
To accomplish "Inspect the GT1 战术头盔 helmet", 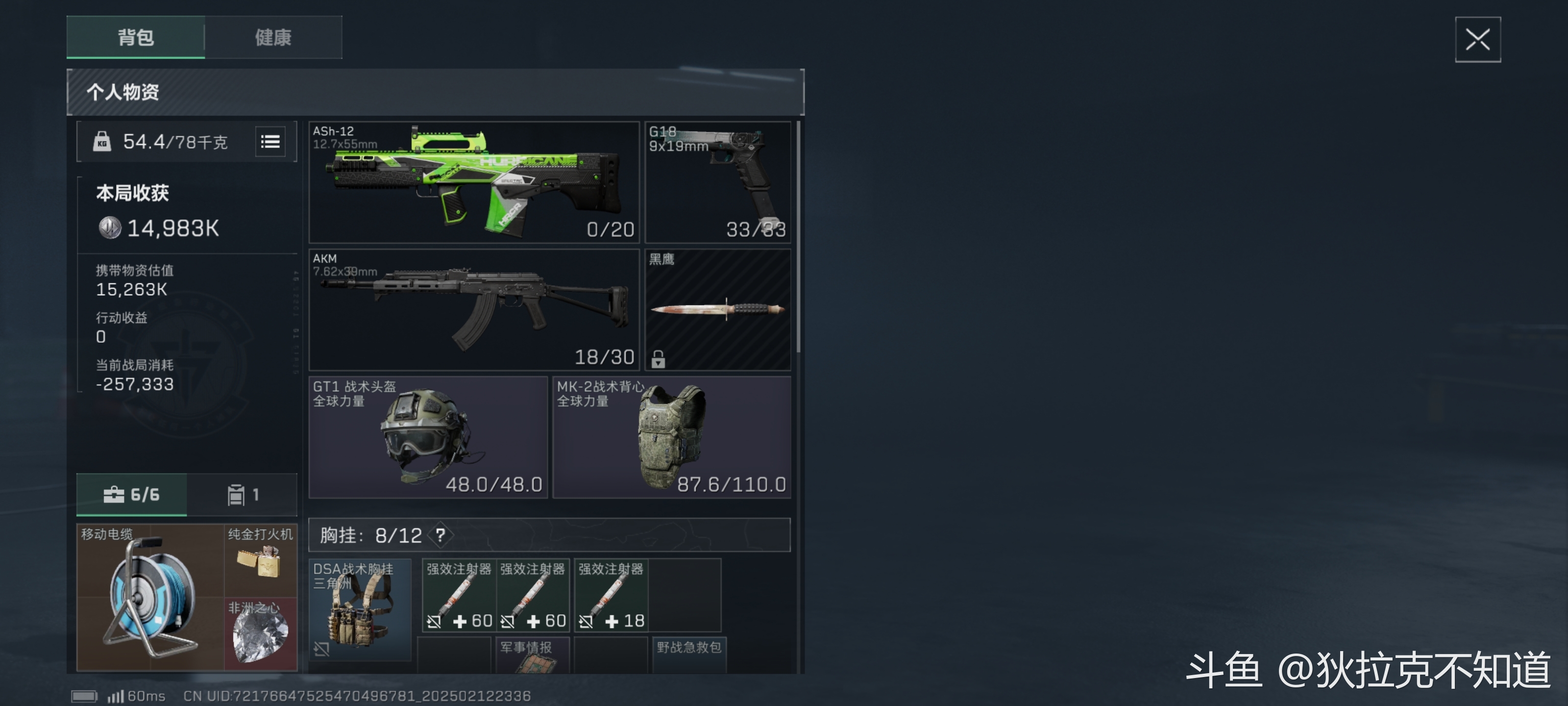I will (x=428, y=437).
